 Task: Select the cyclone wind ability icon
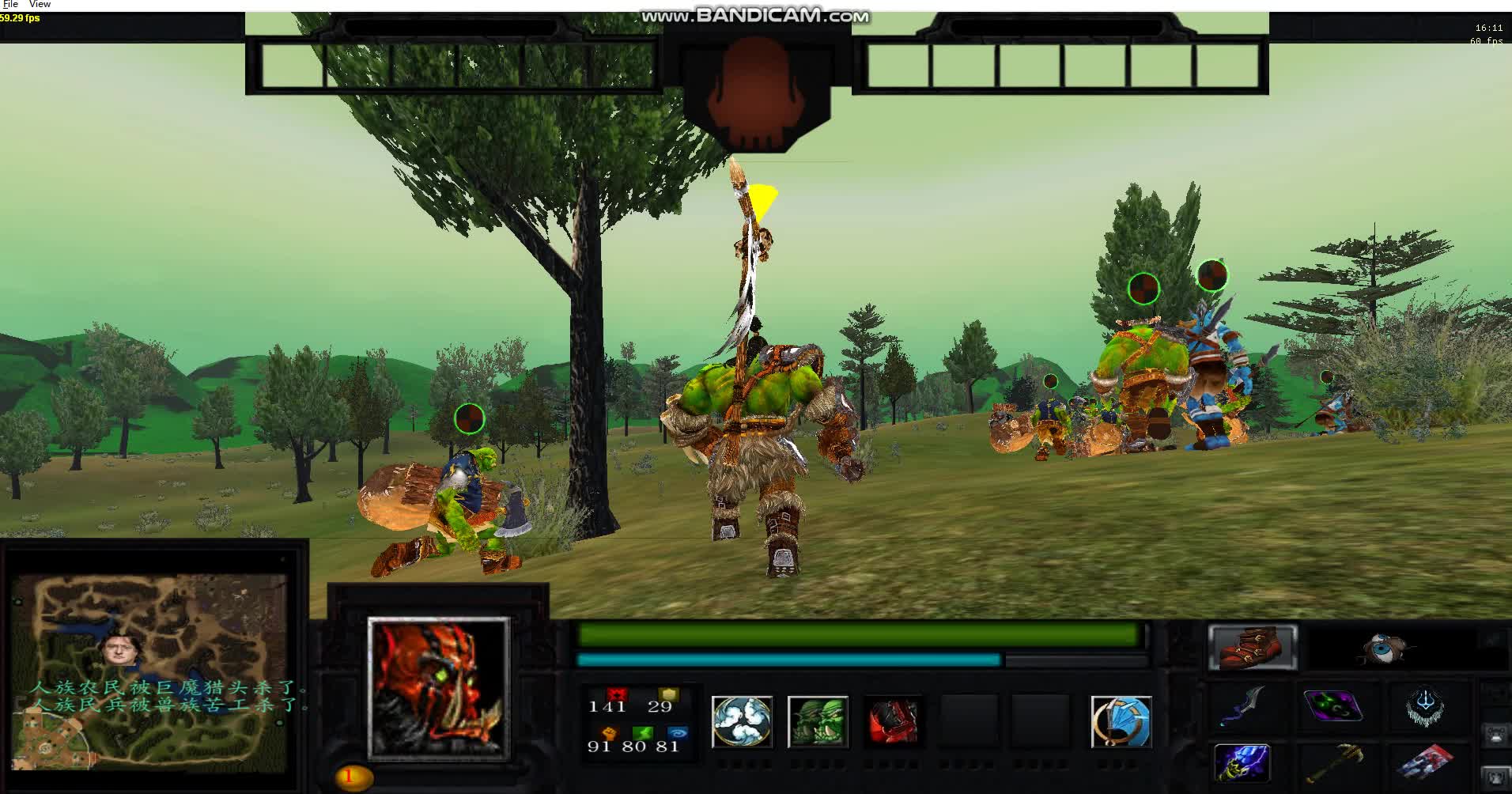tap(742, 721)
